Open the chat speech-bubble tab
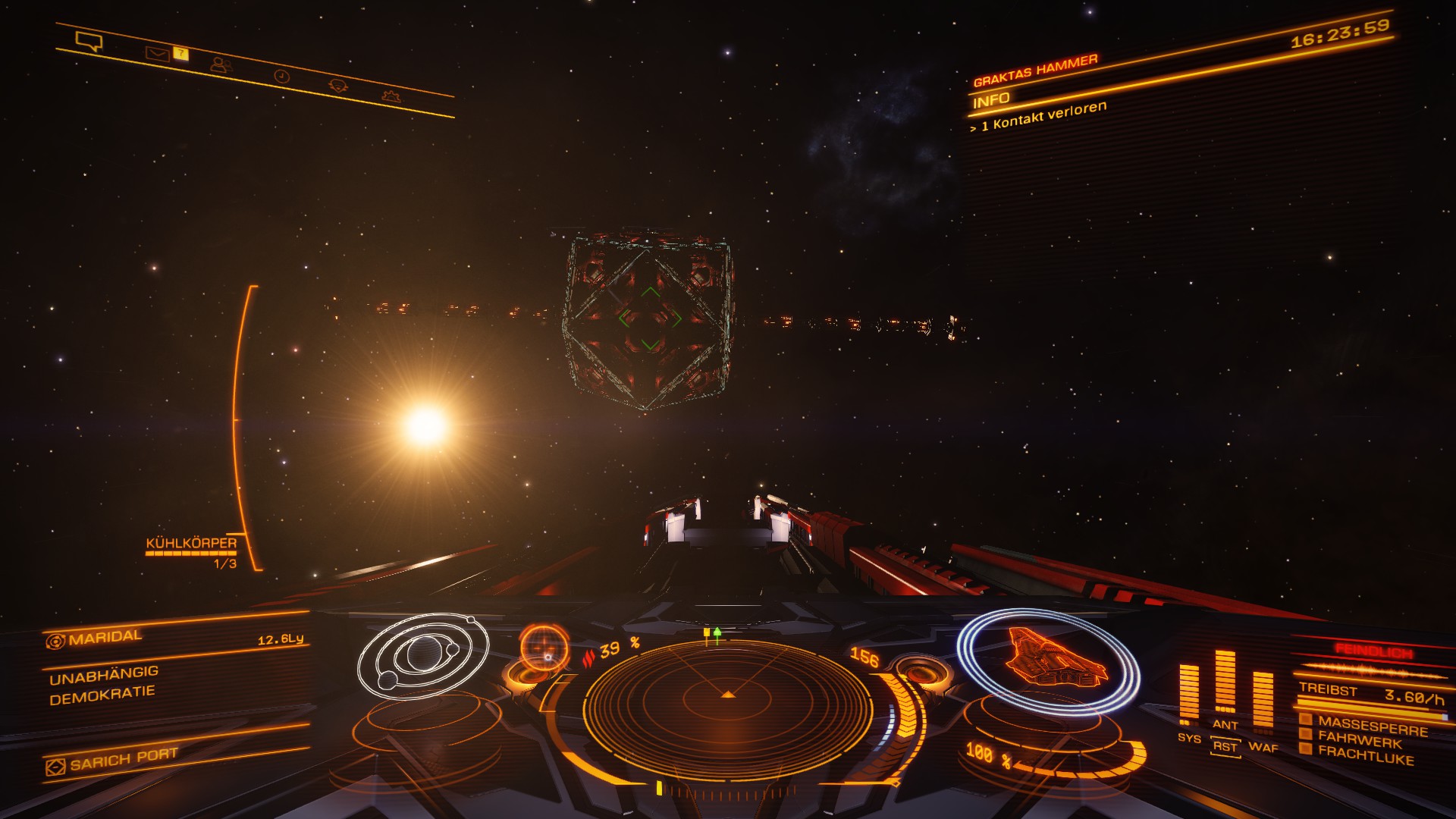This screenshot has height=819, width=1456. point(89,41)
